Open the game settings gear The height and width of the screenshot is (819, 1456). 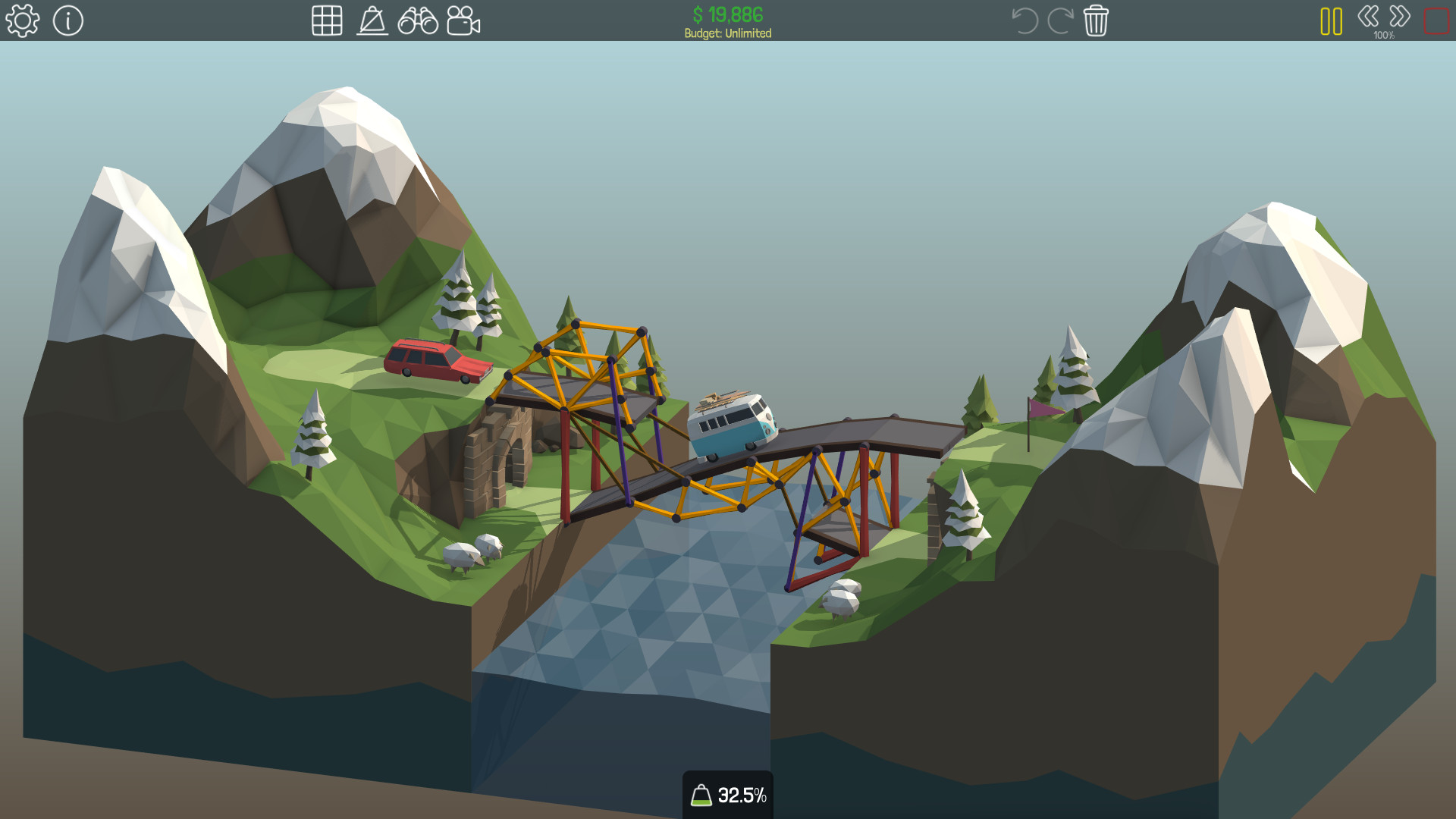22,20
